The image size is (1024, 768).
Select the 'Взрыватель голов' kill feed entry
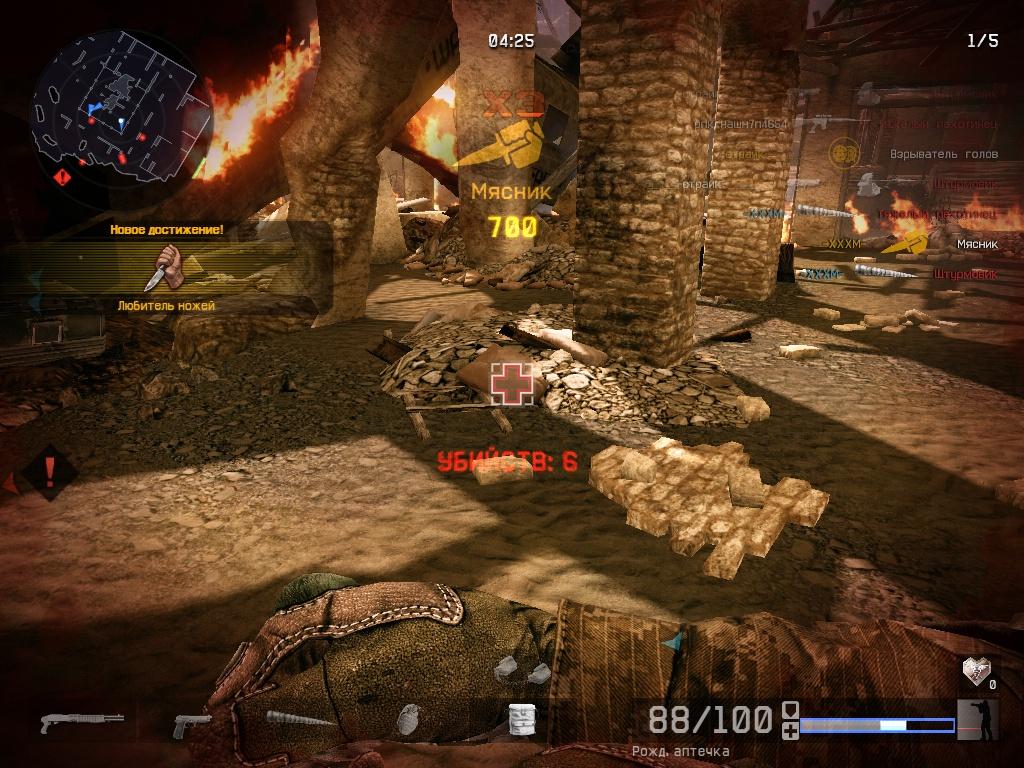(x=944, y=154)
